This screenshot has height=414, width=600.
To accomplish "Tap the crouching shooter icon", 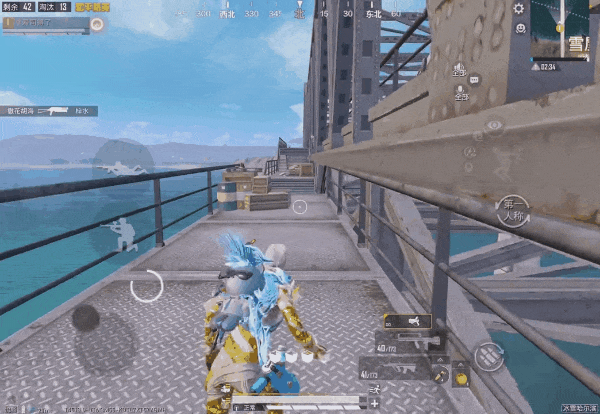I will click(x=124, y=234).
